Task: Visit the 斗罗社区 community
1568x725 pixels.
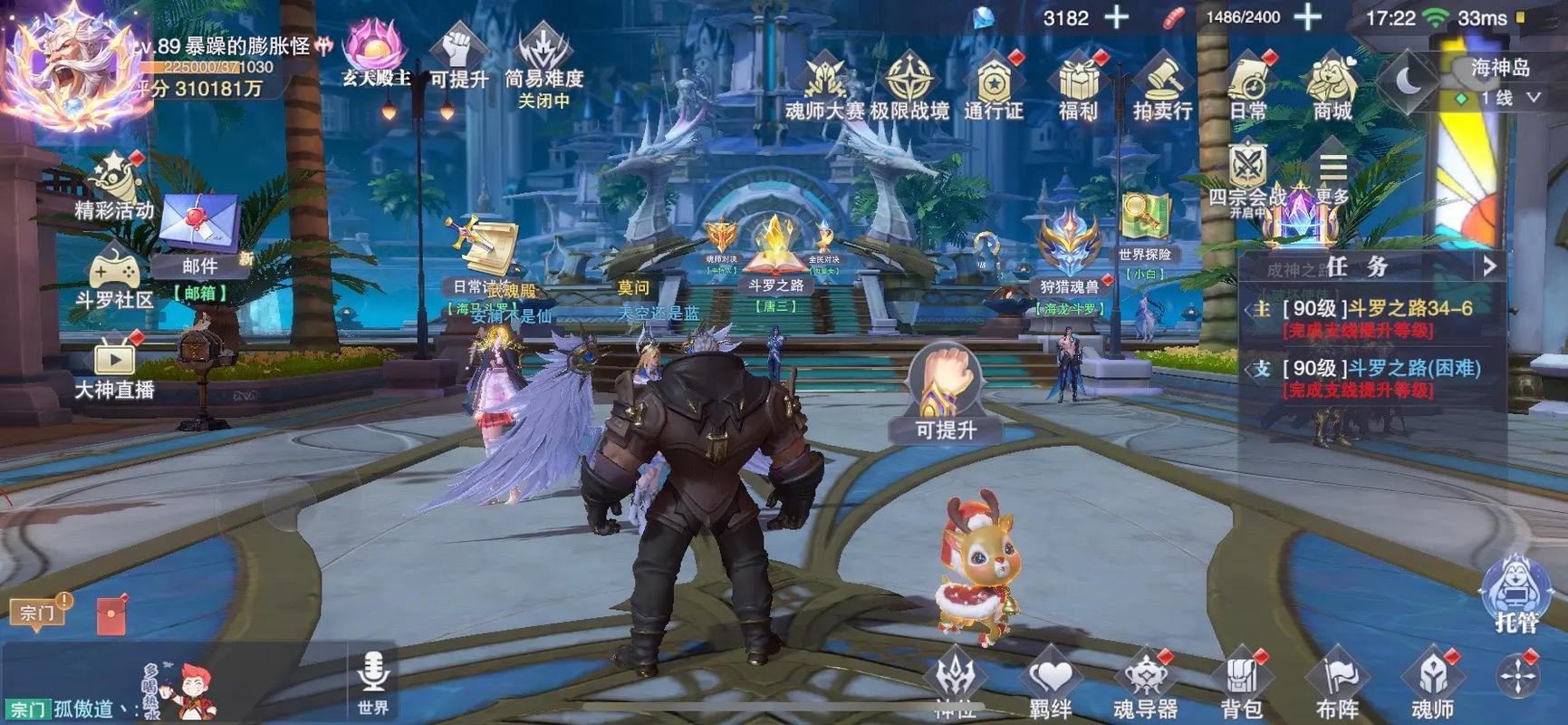Action: pyautogui.click(x=114, y=277)
